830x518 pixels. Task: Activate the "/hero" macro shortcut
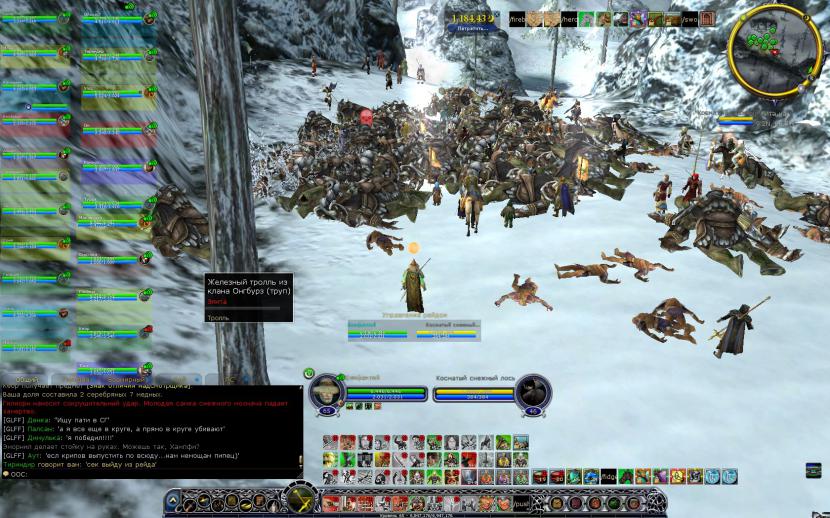pos(568,19)
